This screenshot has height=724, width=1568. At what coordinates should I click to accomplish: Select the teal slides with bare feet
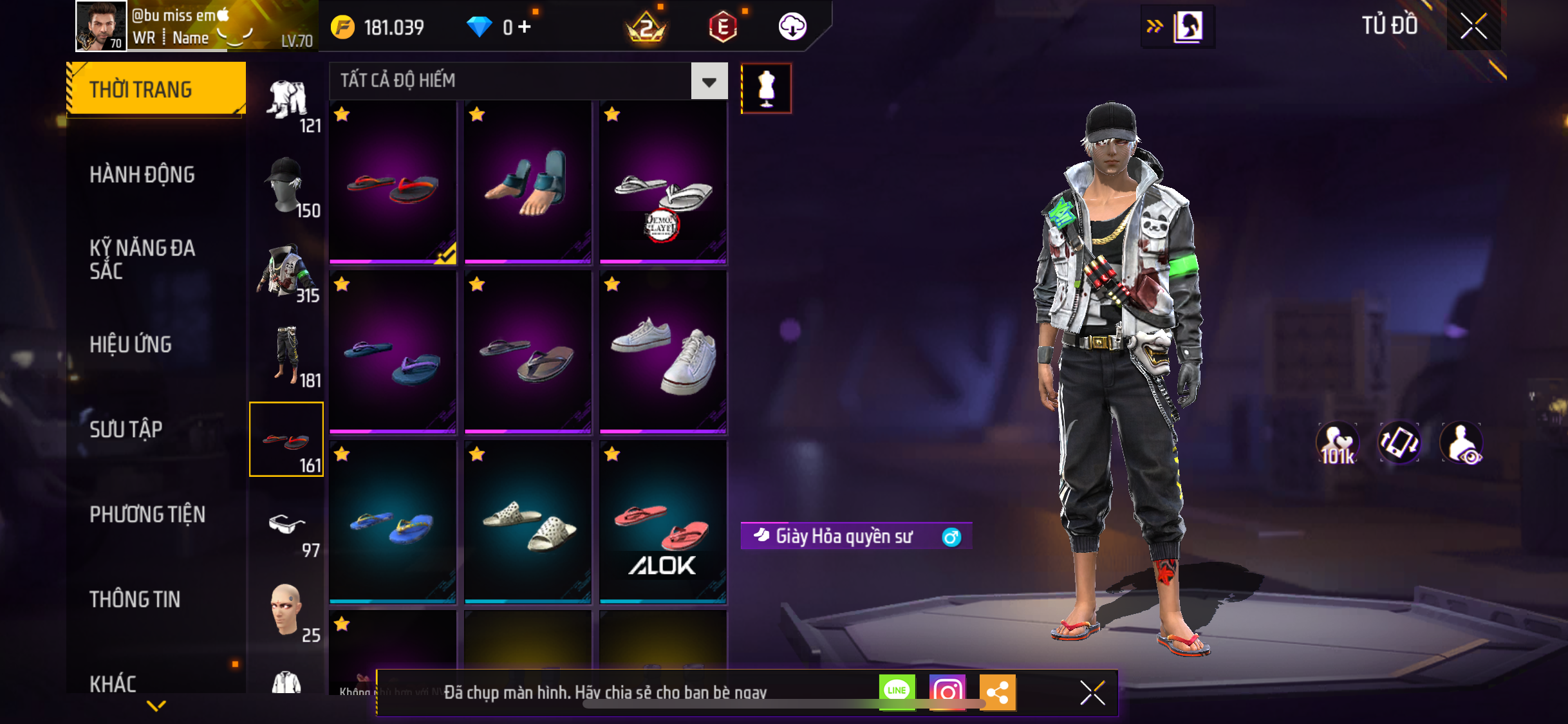pos(528,182)
